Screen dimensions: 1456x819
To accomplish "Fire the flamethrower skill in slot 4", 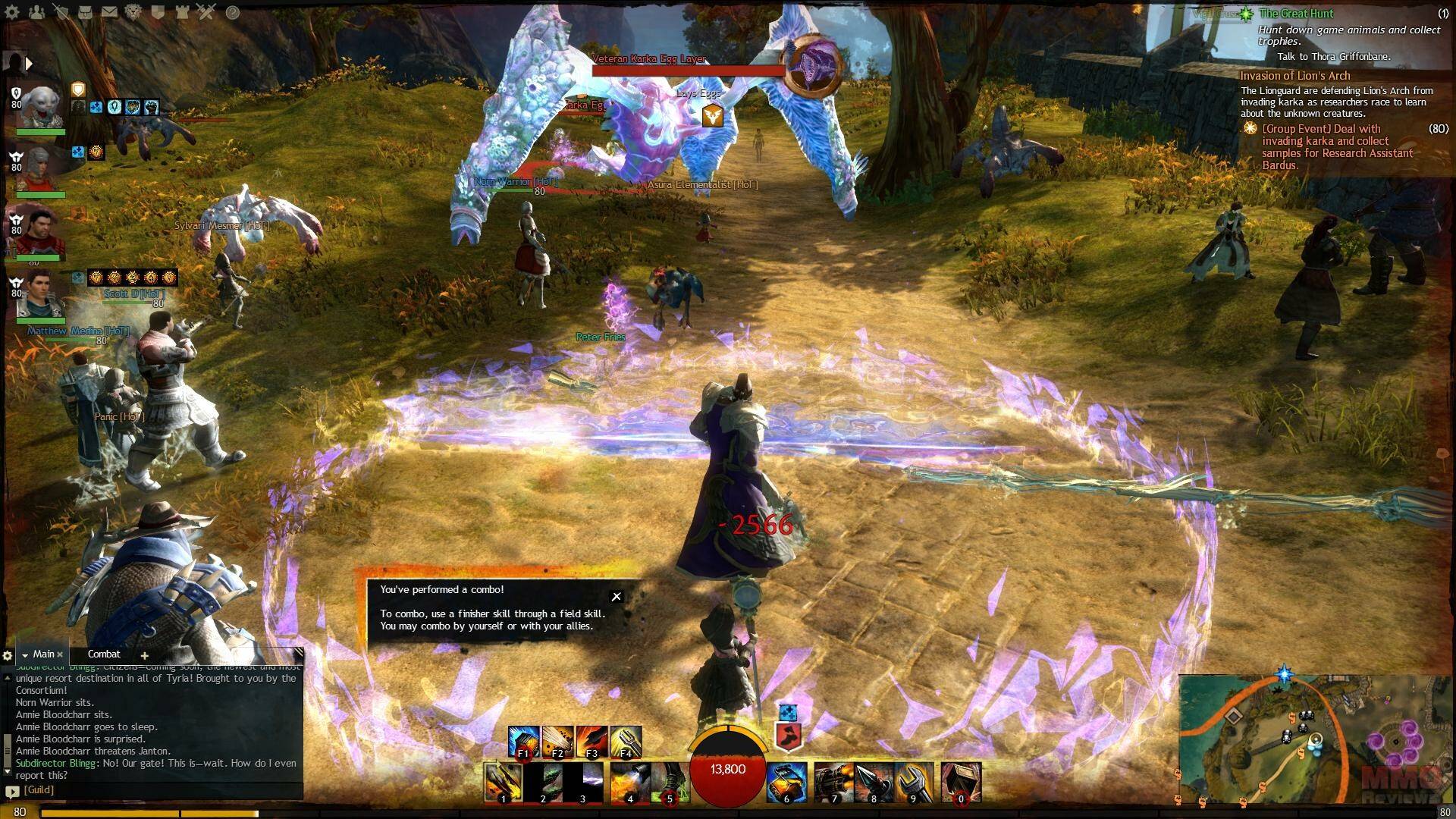I will (629, 782).
